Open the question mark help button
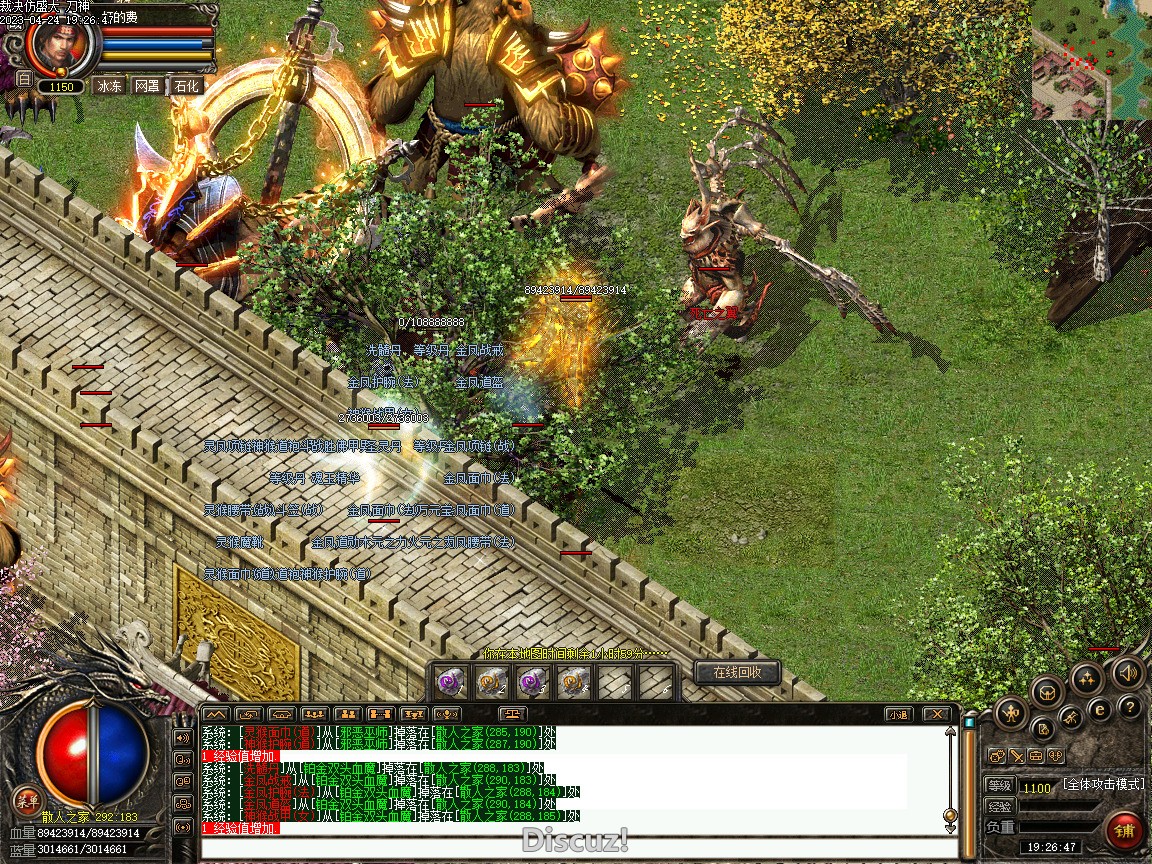The height and width of the screenshot is (864, 1152). point(1130,708)
